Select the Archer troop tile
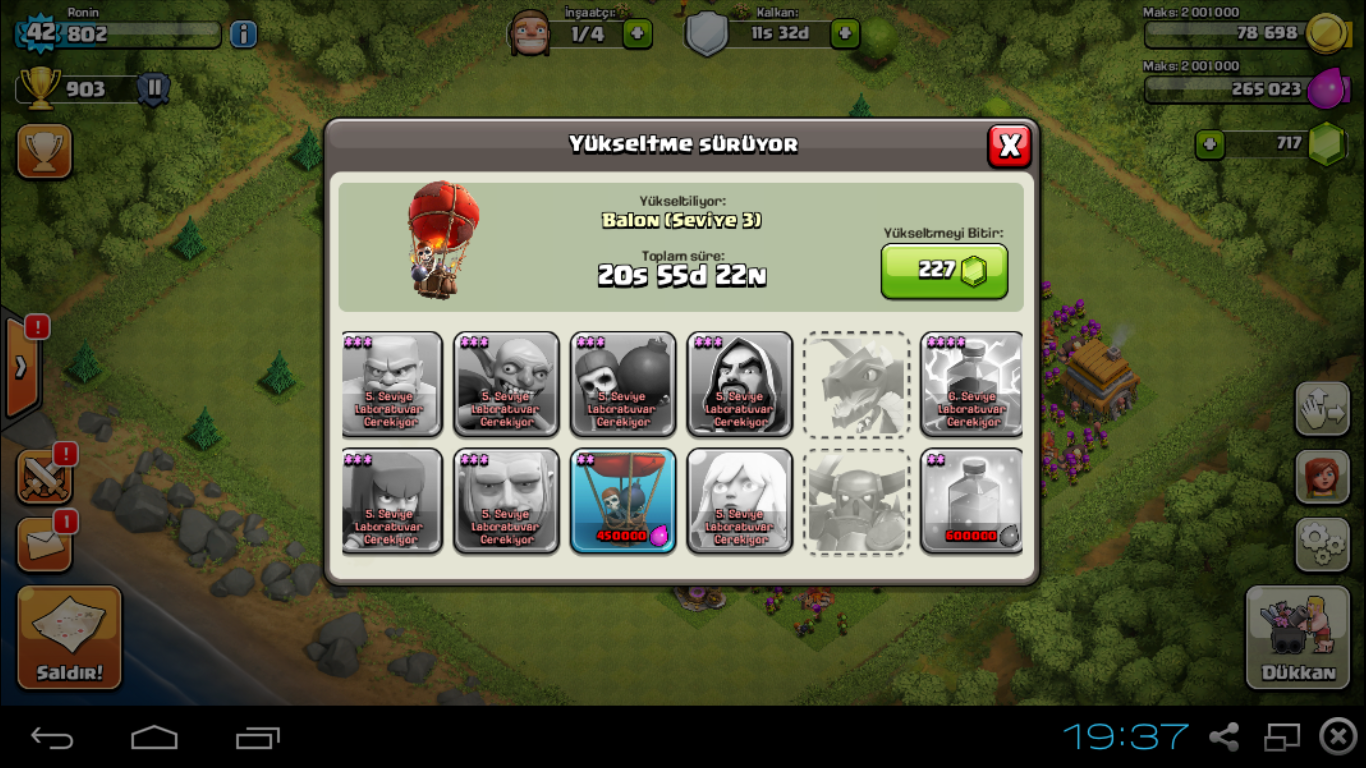The width and height of the screenshot is (1366, 768). [x=392, y=500]
